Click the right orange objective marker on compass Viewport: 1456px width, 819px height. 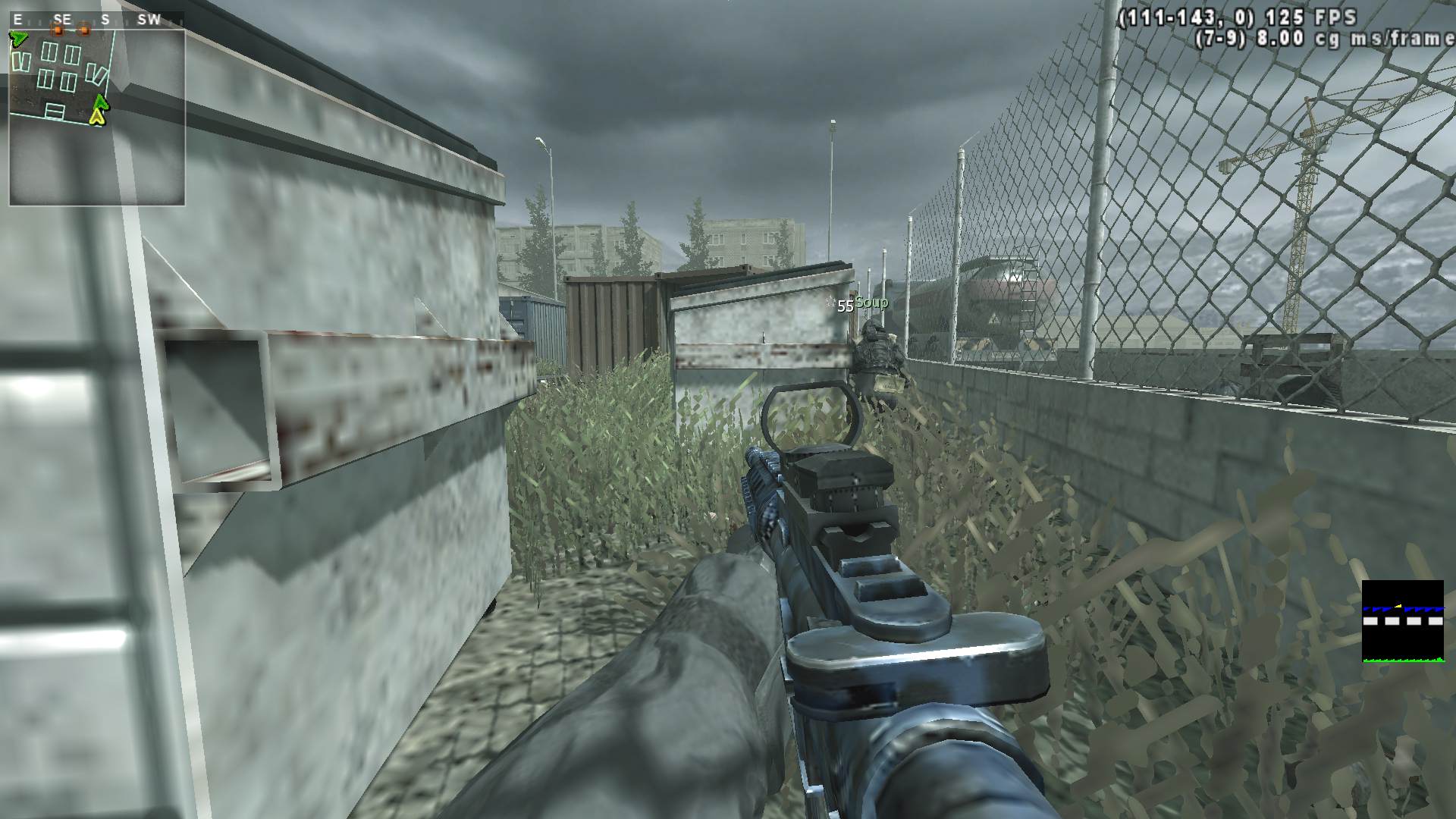click(83, 29)
